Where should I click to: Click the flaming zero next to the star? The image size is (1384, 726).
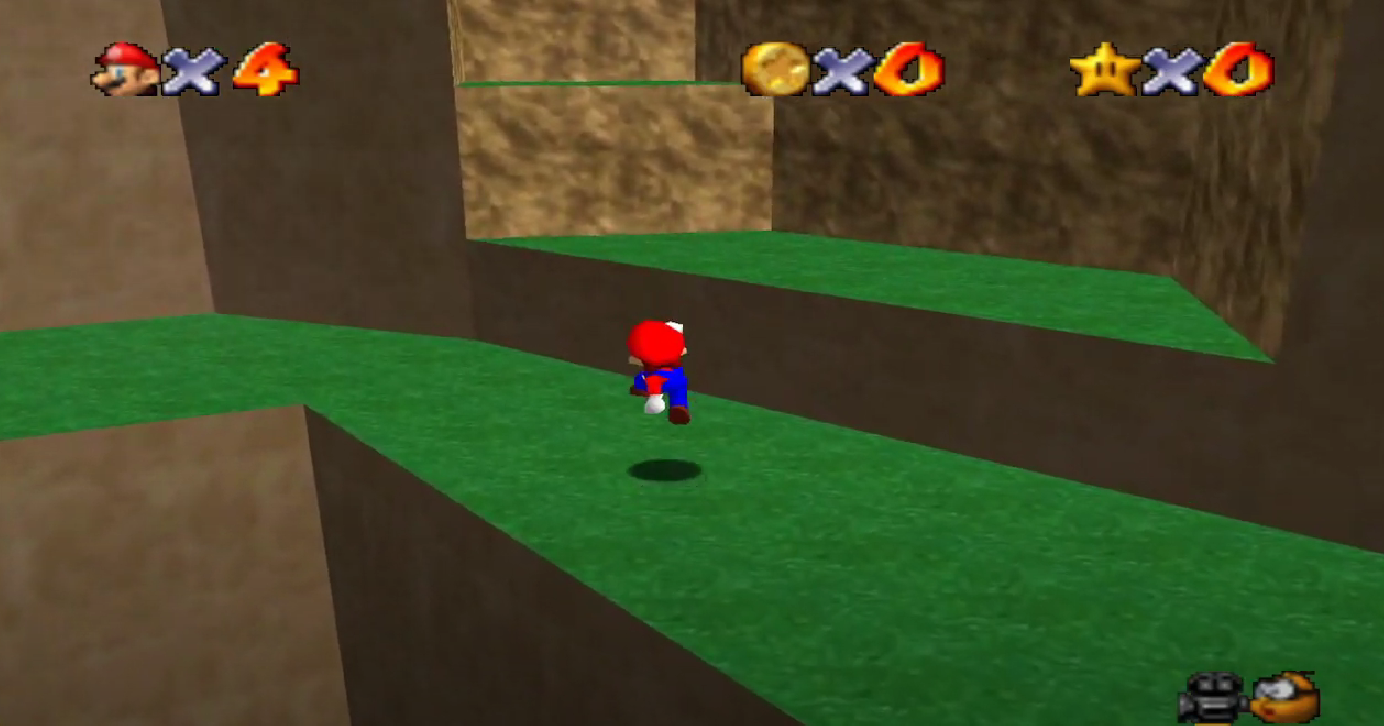(1237, 68)
